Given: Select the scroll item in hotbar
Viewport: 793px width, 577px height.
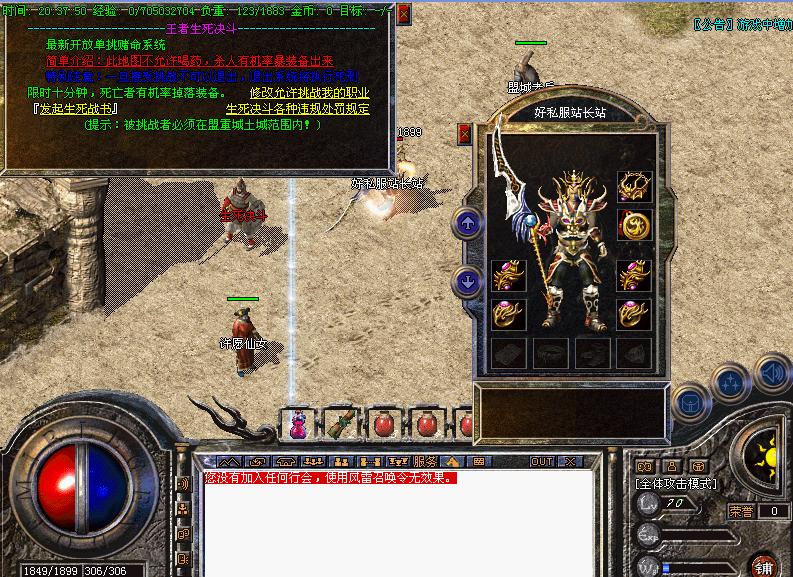Looking at the screenshot, I should pos(341,424).
